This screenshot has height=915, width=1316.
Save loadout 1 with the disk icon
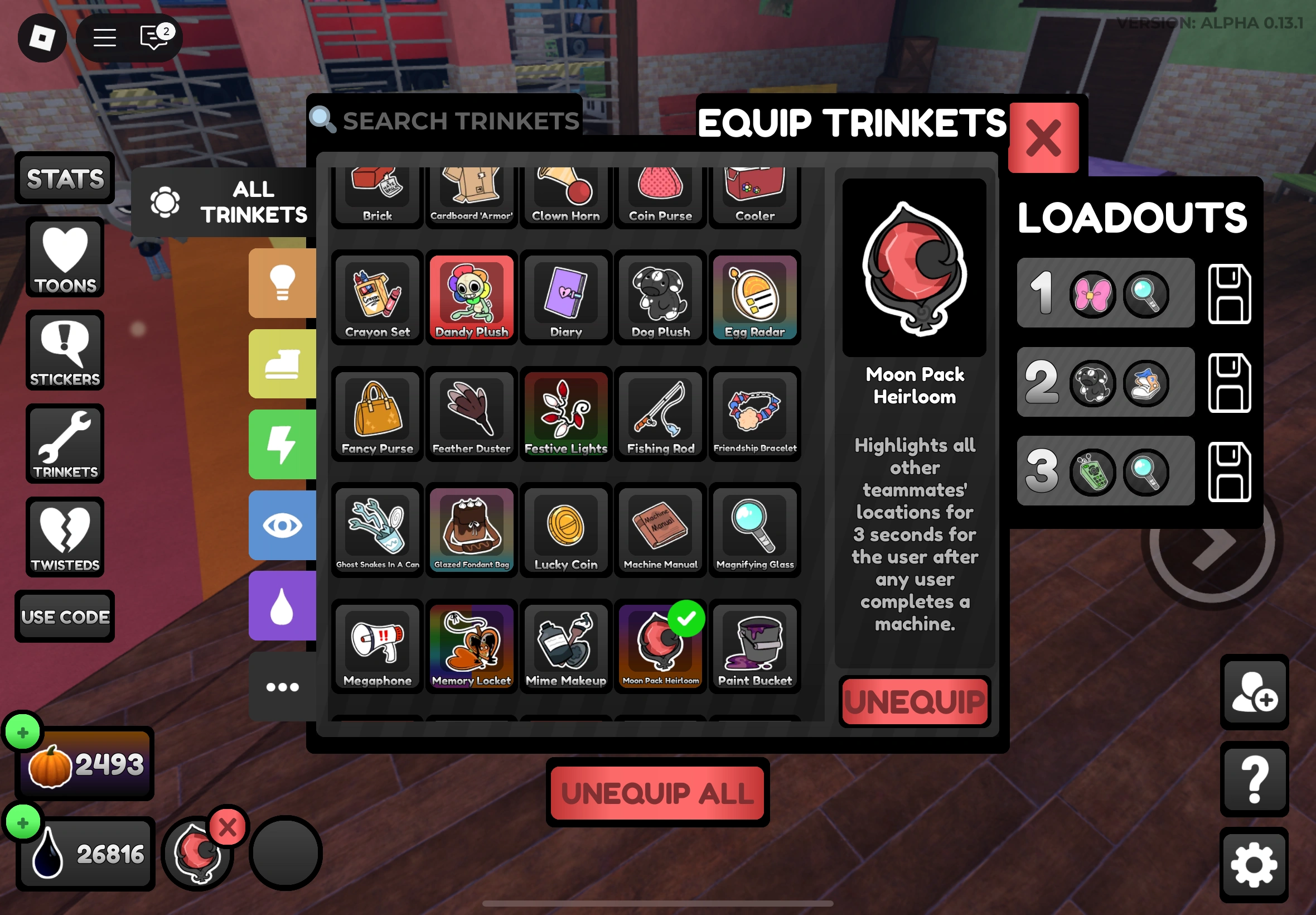click(1230, 293)
